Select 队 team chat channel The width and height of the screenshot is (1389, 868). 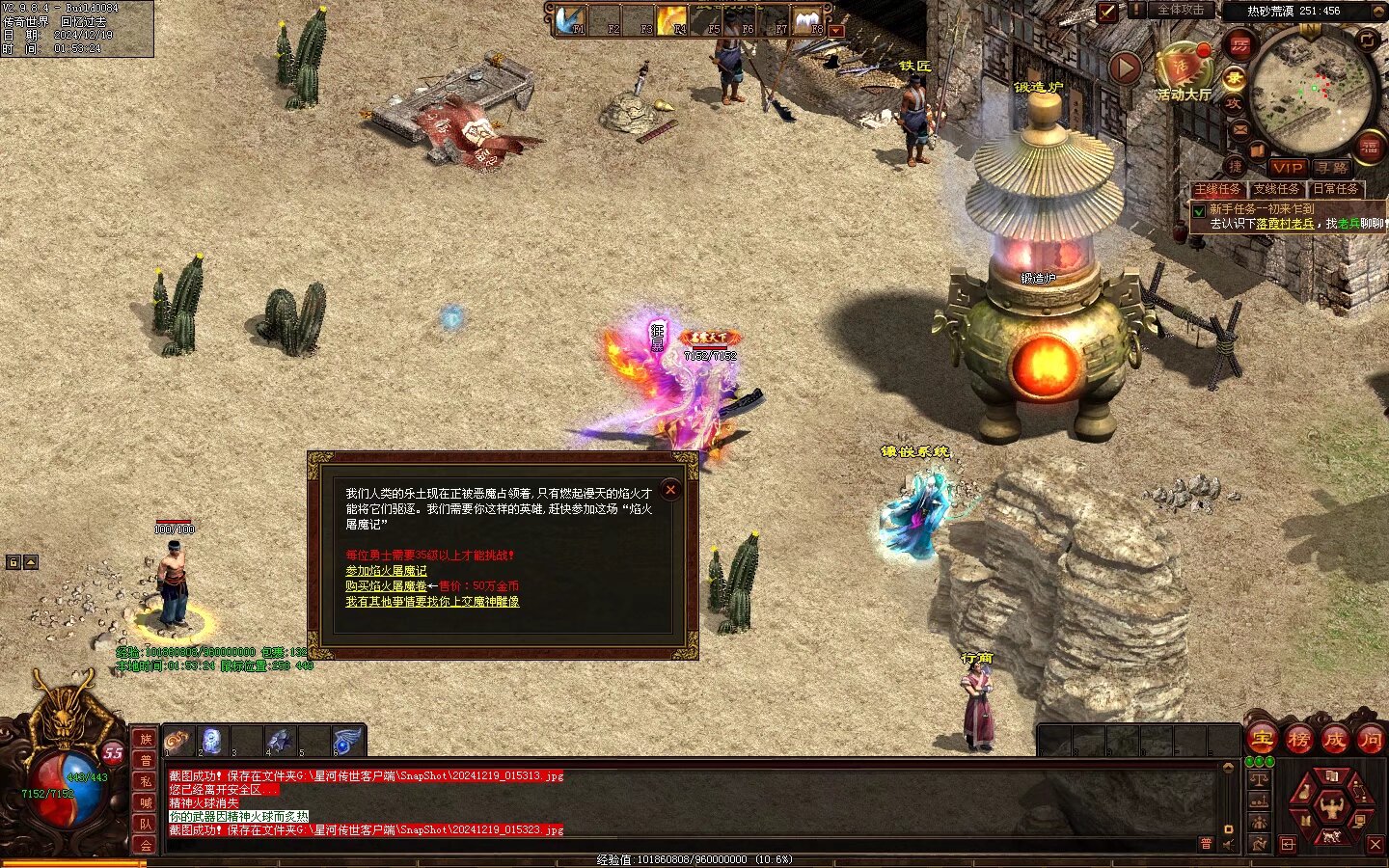[146, 824]
